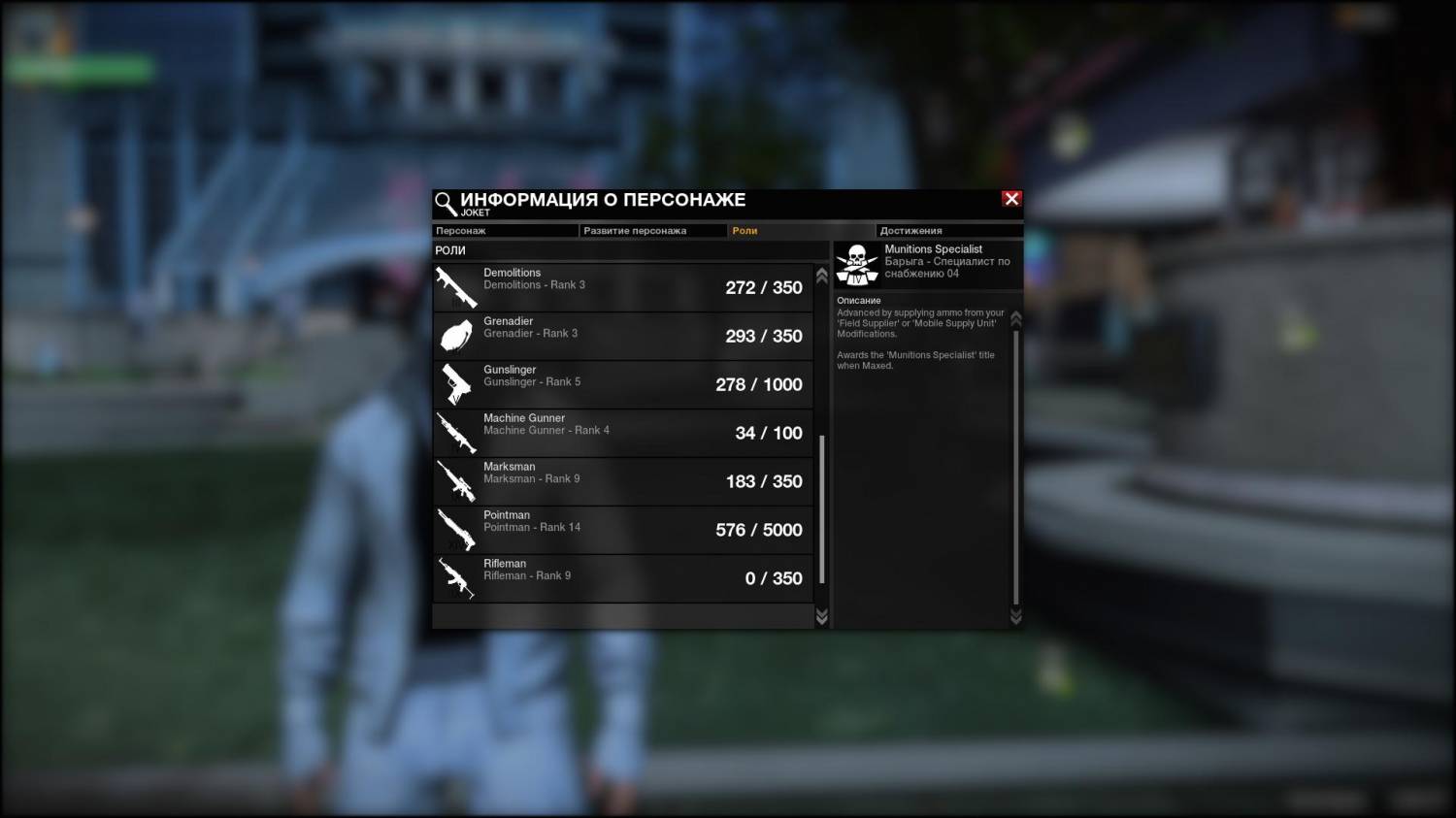The width and height of the screenshot is (1456, 818).
Task: Select the Demolitions role row
Action: click(x=622, y=287)
